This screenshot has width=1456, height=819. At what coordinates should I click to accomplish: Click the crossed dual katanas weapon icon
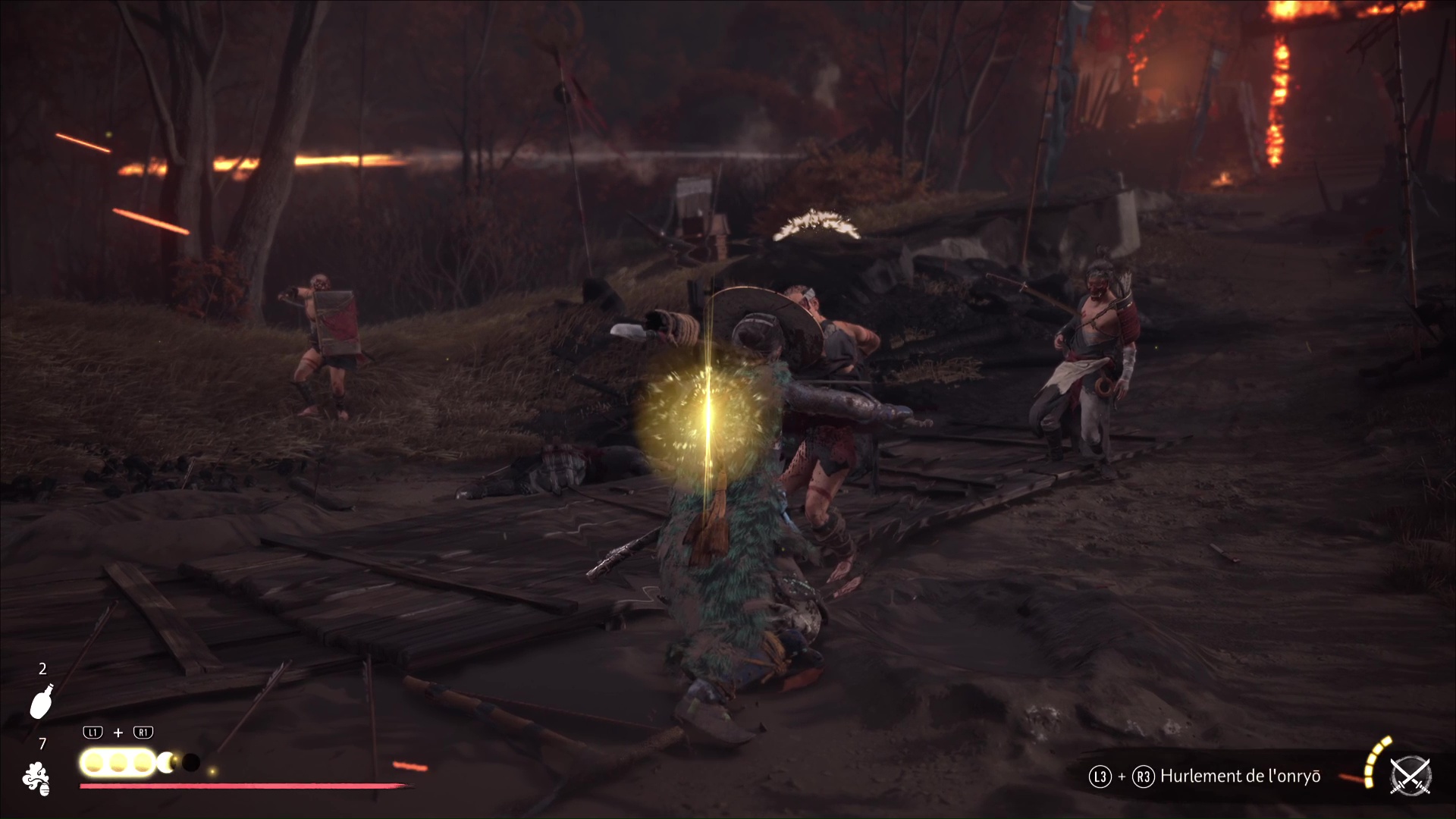click(1410, 777)
